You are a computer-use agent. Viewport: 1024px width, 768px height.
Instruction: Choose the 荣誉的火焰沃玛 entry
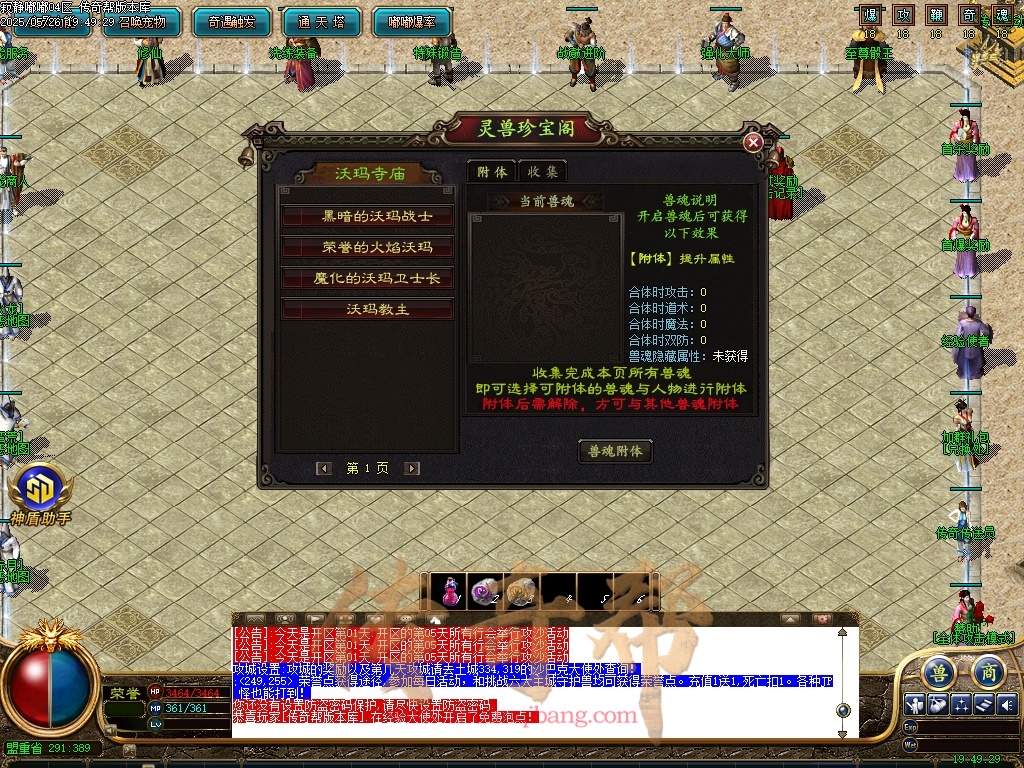coord(367,247)
